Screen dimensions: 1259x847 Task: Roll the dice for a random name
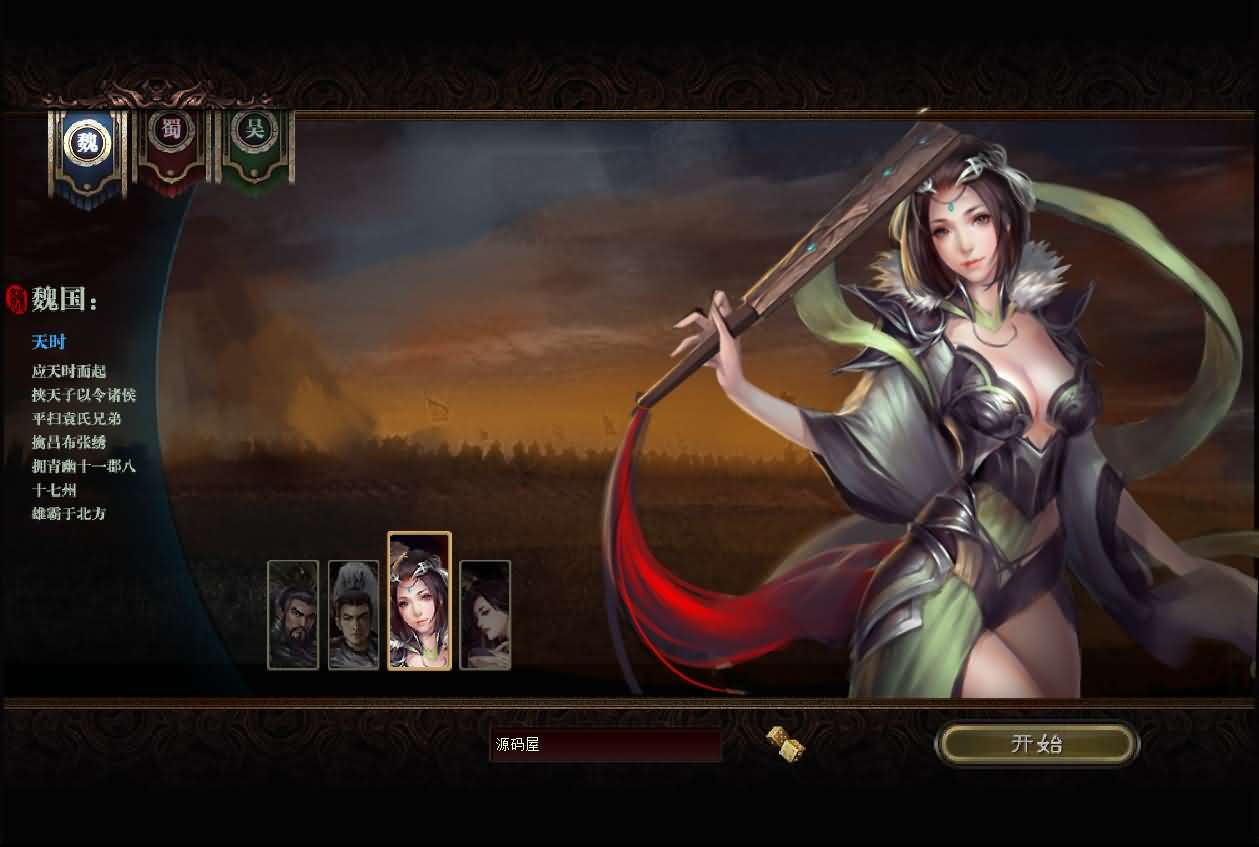[x=785, y=744]
